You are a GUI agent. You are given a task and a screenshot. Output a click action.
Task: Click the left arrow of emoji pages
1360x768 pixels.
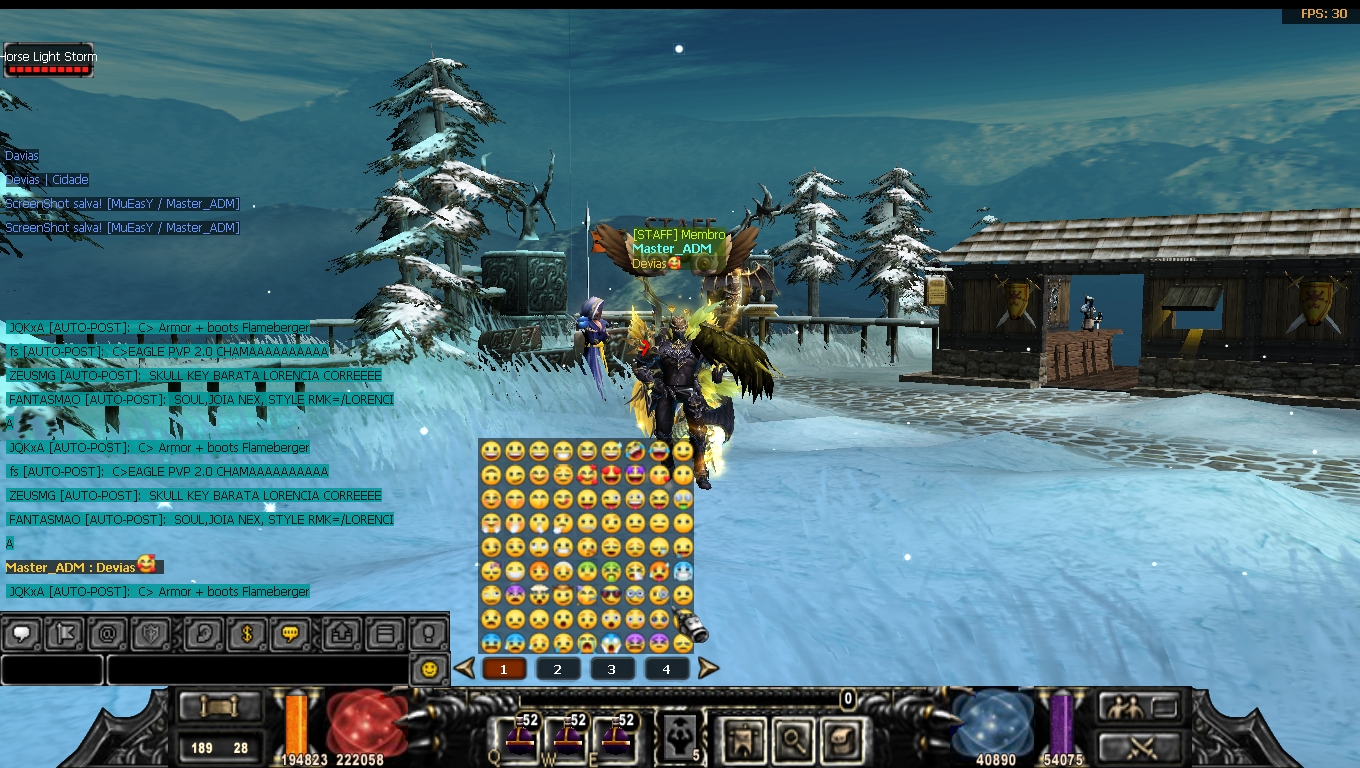[464, 668]
